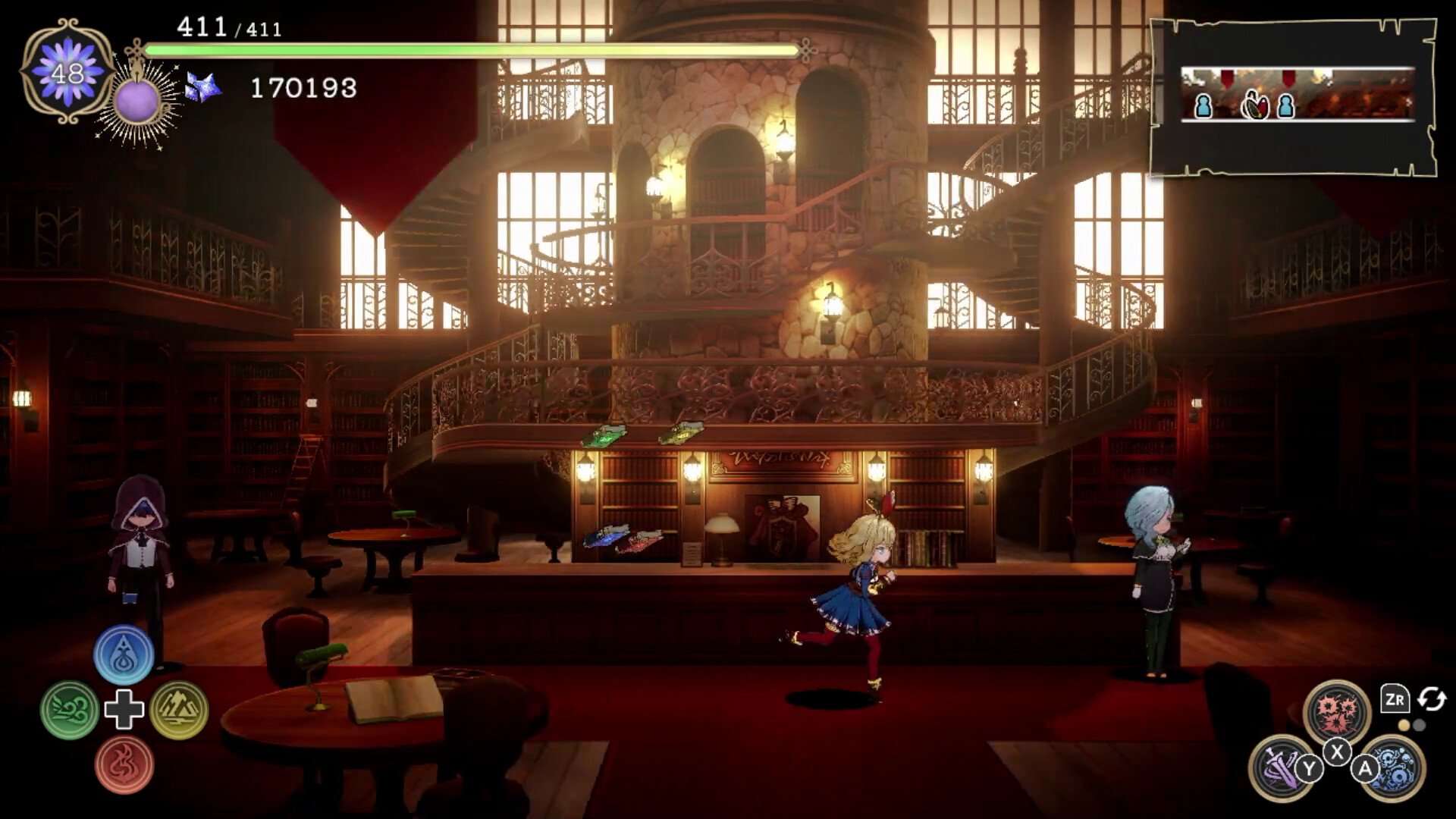The width and height of the screenshot is (1456, 819).
Task: Select the level 48 flower emblem
Action: click(67, 72)
